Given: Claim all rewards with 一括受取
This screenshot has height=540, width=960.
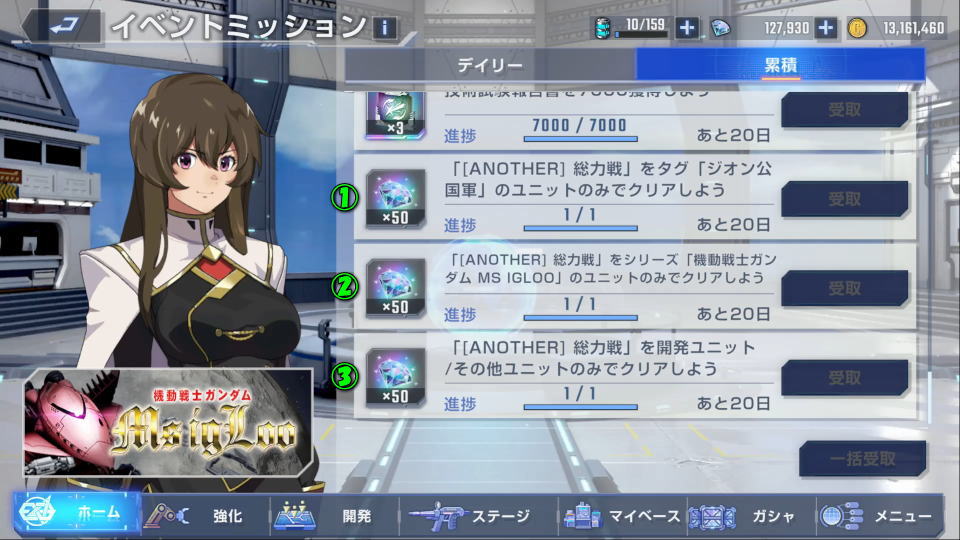Looking at the screenshot, I should coord(862,459).
